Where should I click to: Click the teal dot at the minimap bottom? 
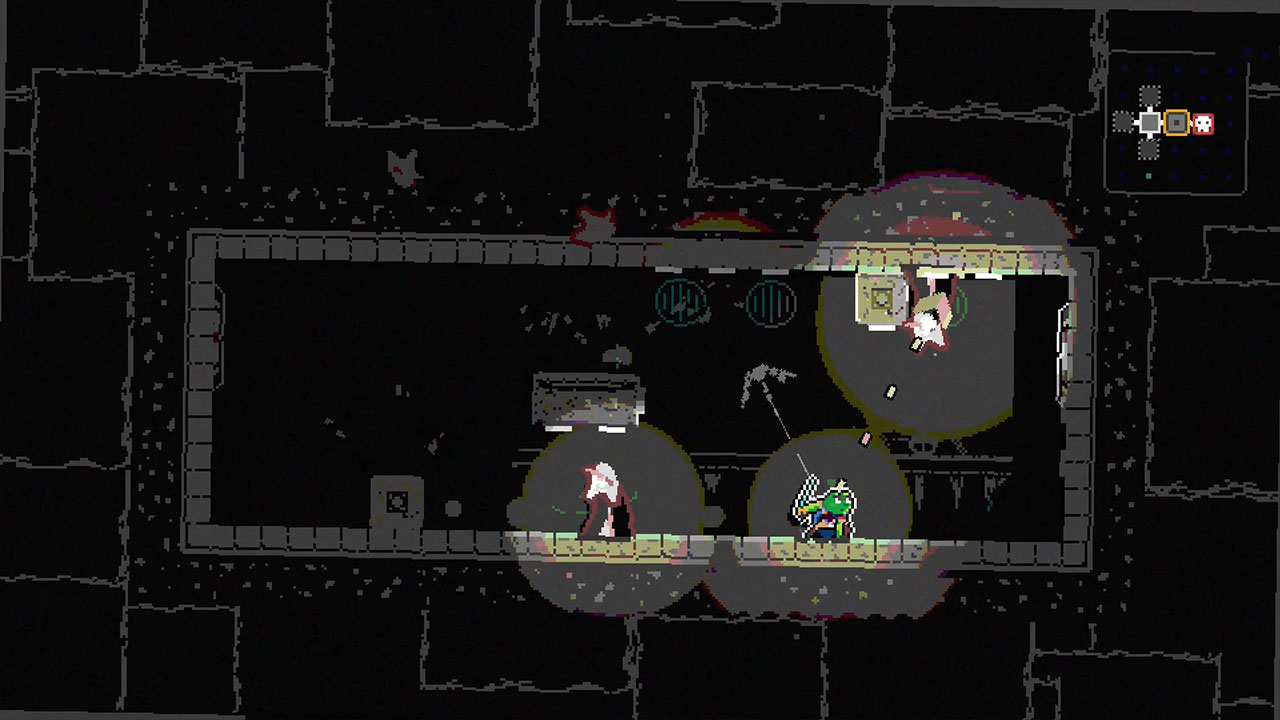(1148, 175)
